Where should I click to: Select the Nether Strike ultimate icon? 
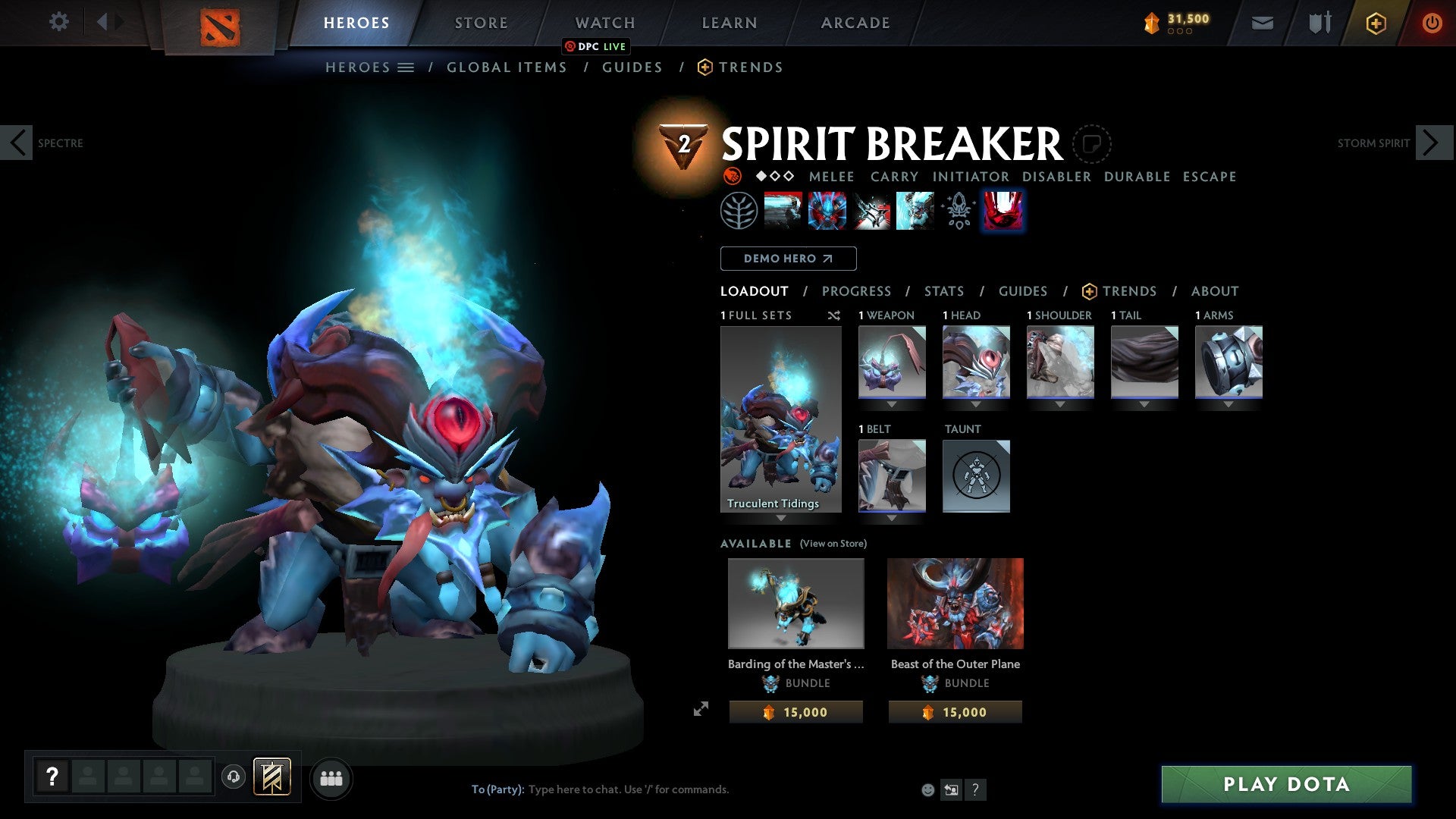(x=1003, y=210)
